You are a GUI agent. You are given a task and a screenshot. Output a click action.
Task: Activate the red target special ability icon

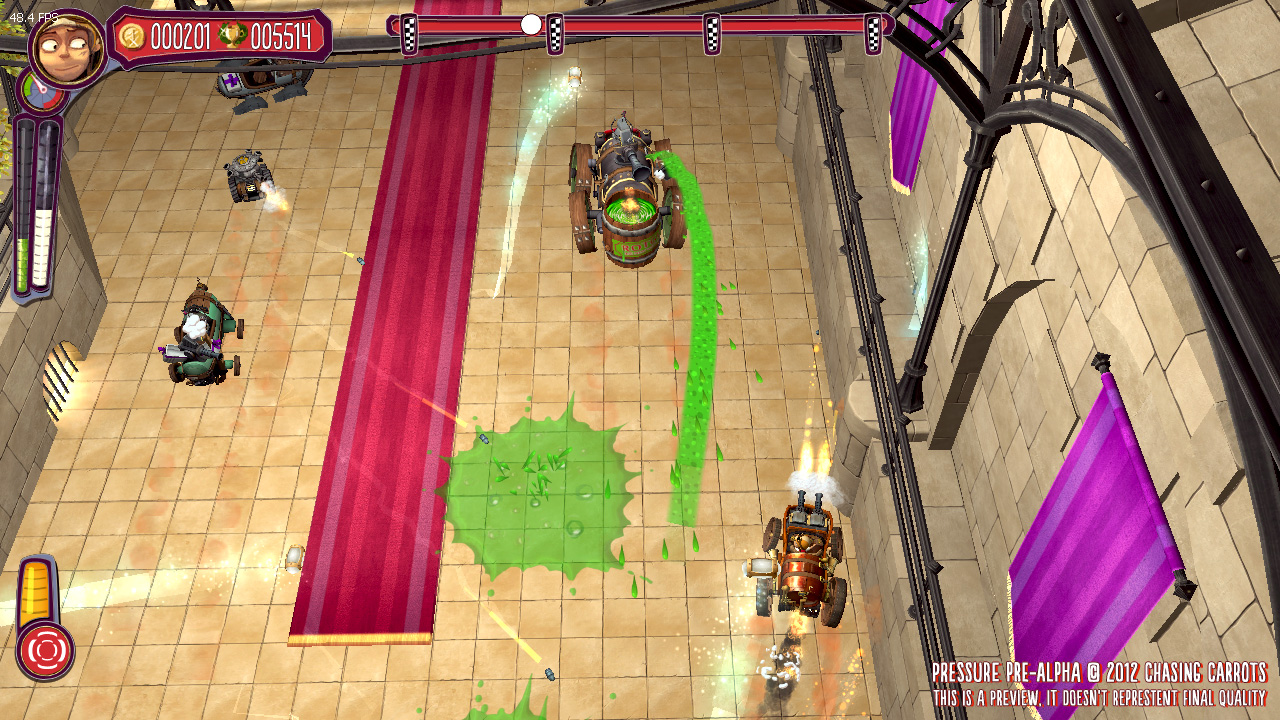point(45,651)
